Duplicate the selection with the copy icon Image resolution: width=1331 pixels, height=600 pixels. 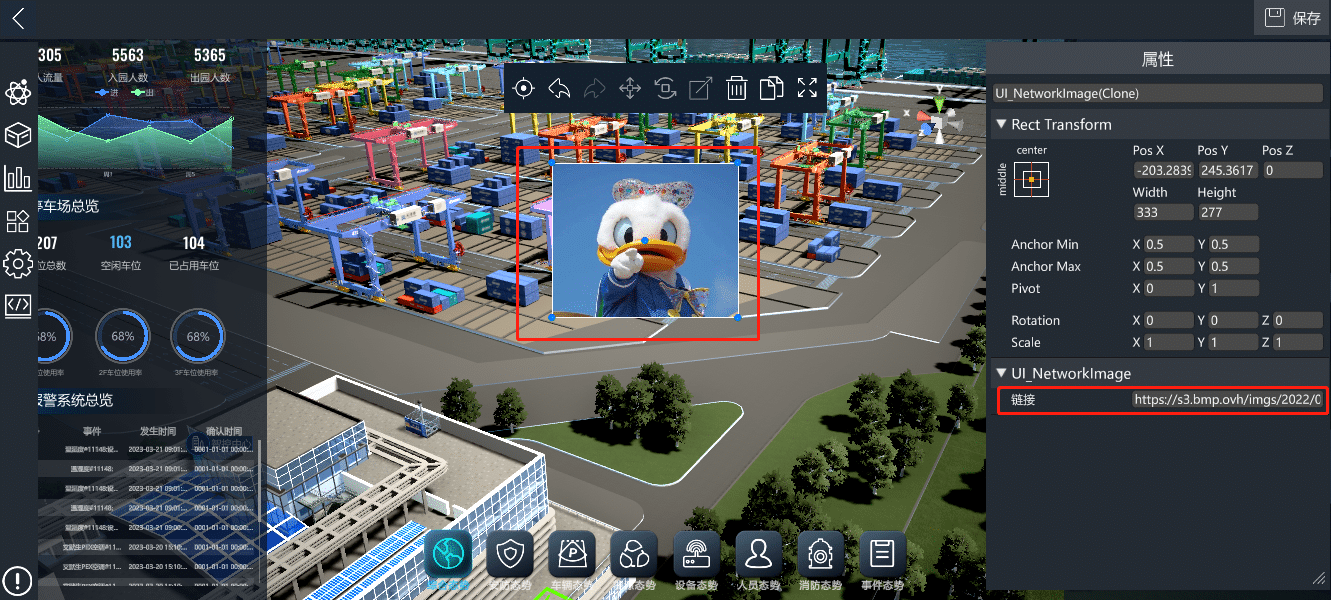(771, 88)
